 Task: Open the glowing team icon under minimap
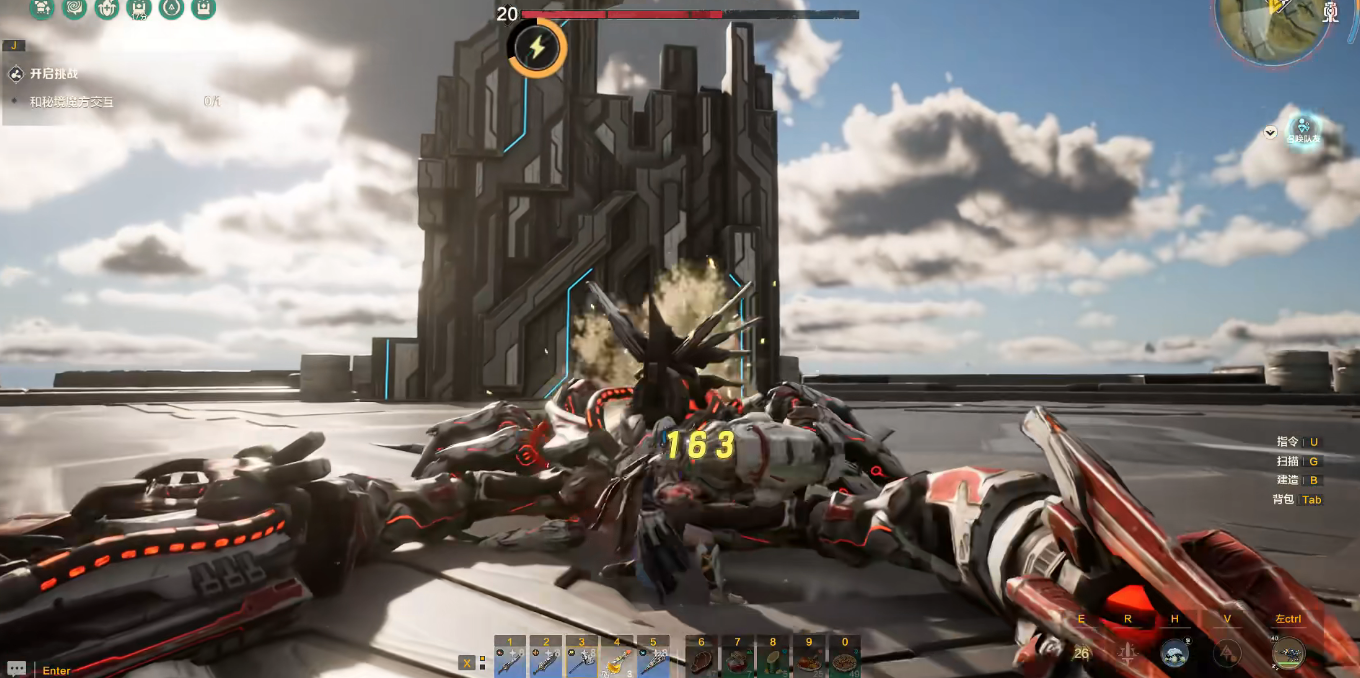pyautogui.click(x=1303, y=128)
